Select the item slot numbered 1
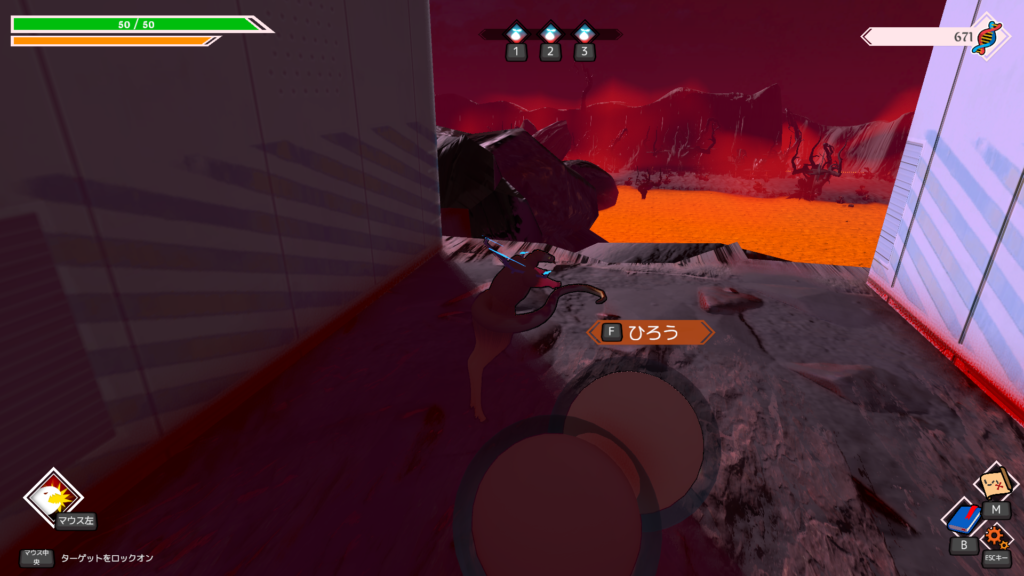 click(516, 34)
